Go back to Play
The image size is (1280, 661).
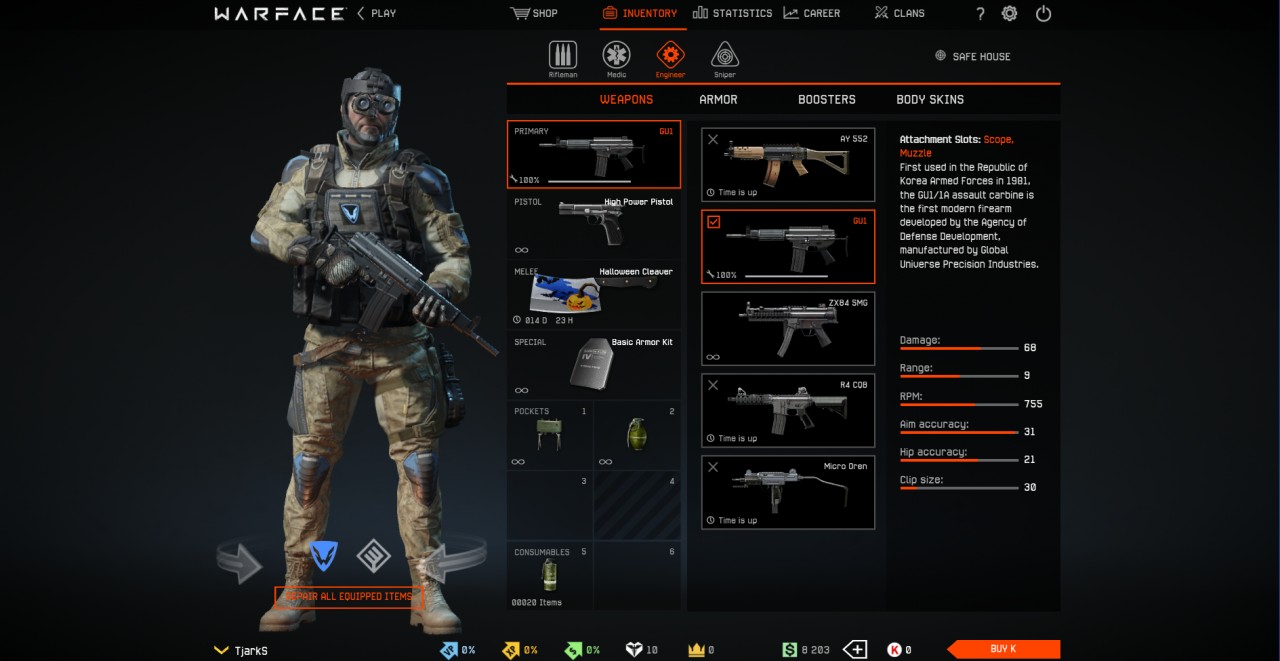point(376,13)
